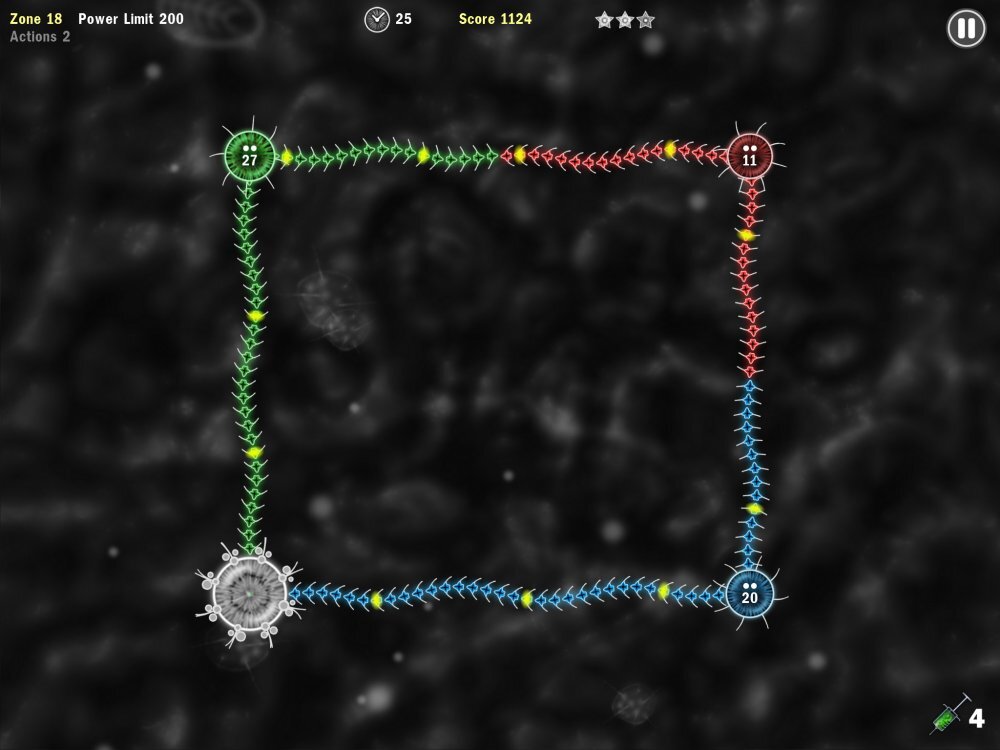Select the gray neutral cell
The height and width of the screenshot is (750, 1000).
pos(249,594)
